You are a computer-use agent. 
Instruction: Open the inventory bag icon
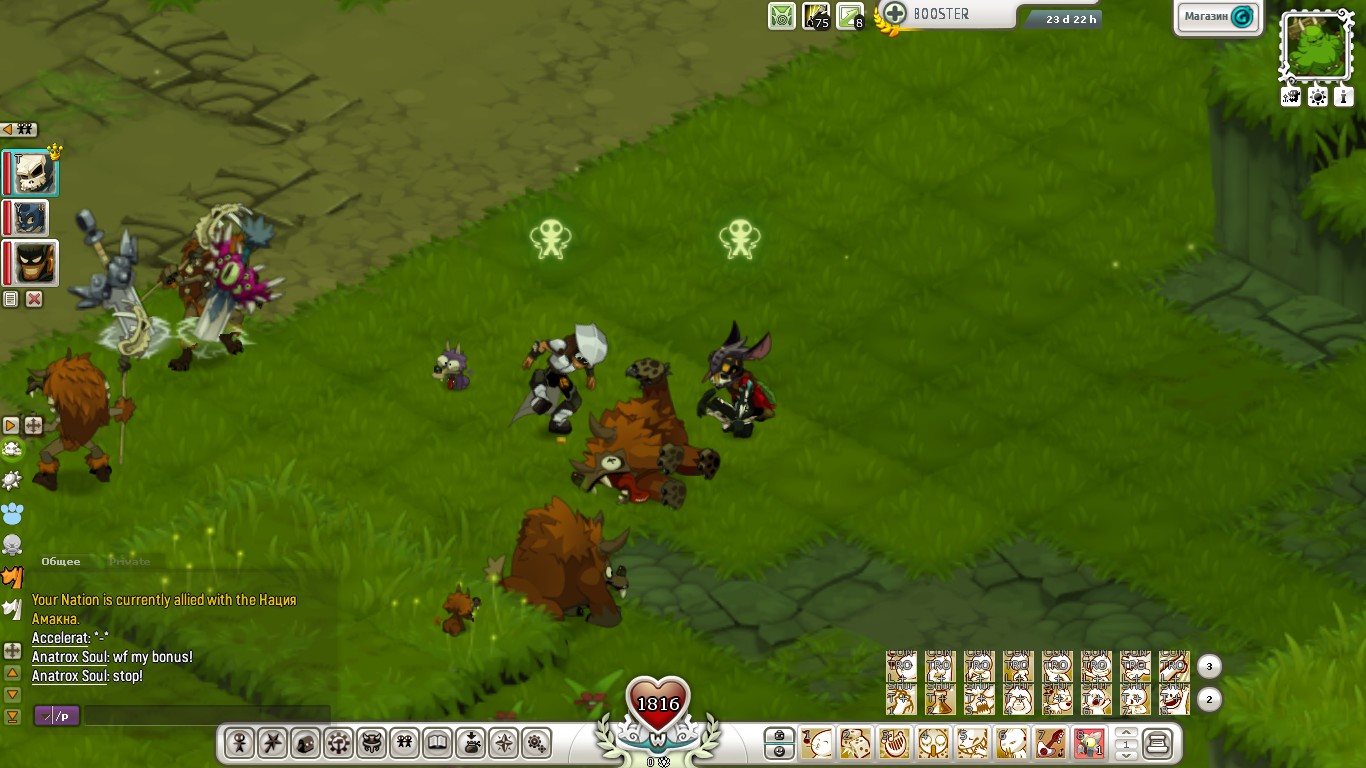pyautogui.click(x=305, y=743)
